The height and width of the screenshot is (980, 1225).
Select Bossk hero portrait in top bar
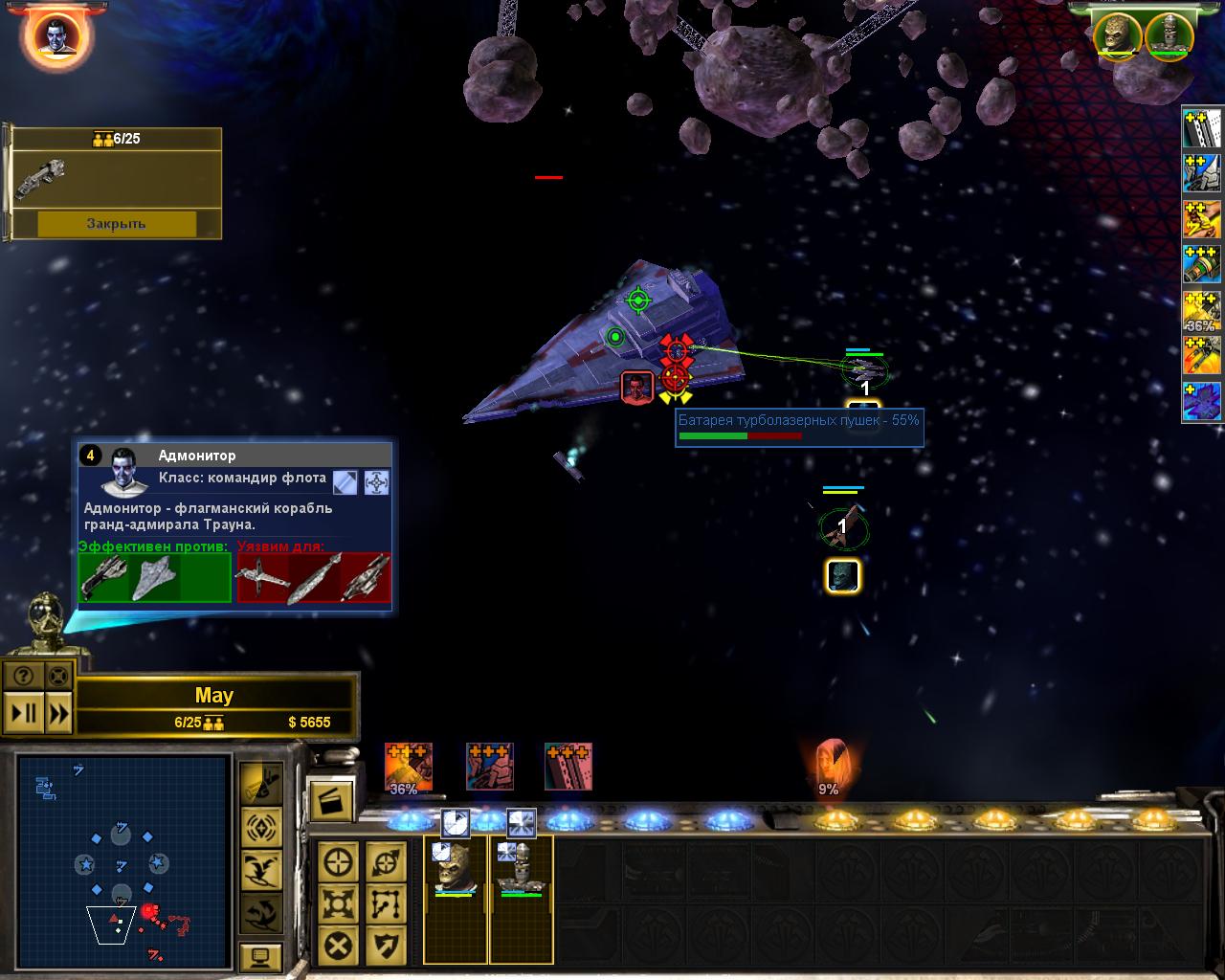(1118, 34)
